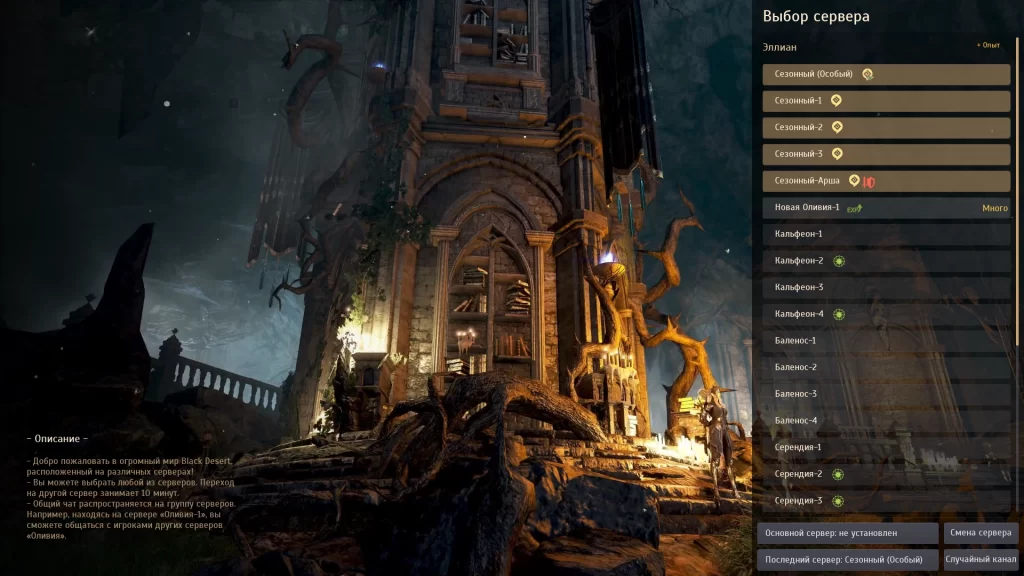Pick the Баленос-1 server row
Viewport: 1024px width, 576px height.
[x=886, y=341]
